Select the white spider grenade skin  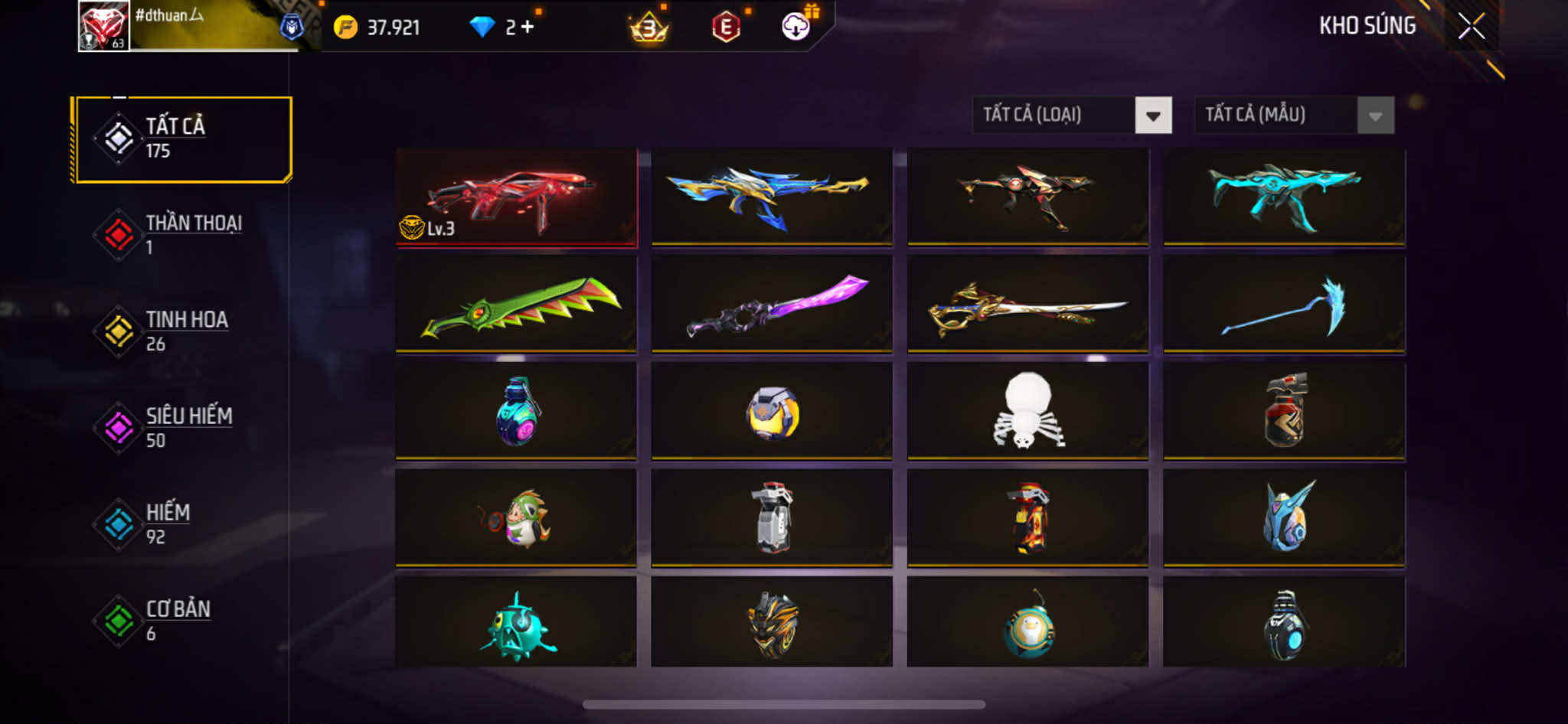1027,411
